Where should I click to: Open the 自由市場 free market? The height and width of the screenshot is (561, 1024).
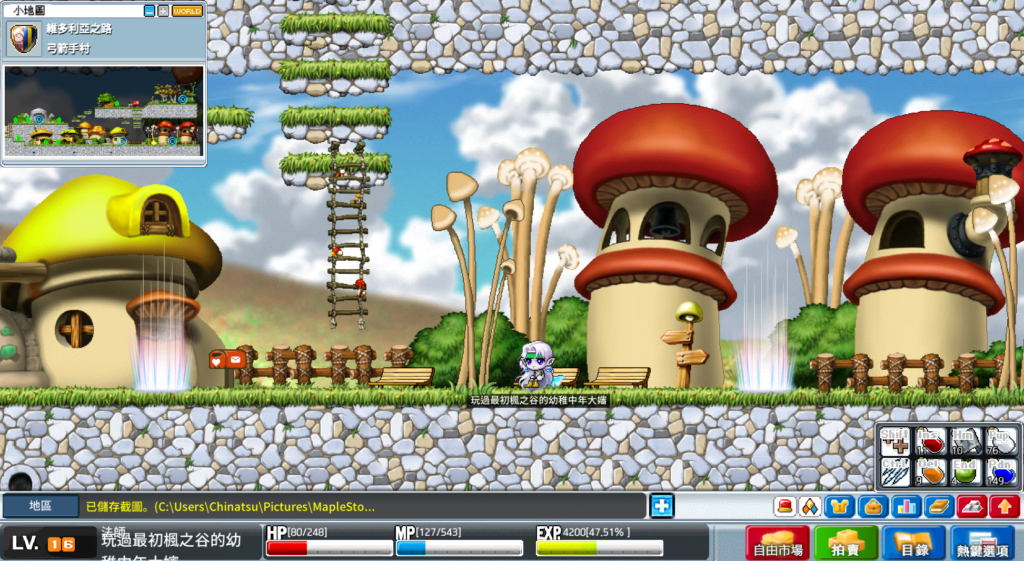(x=777, y=544)
